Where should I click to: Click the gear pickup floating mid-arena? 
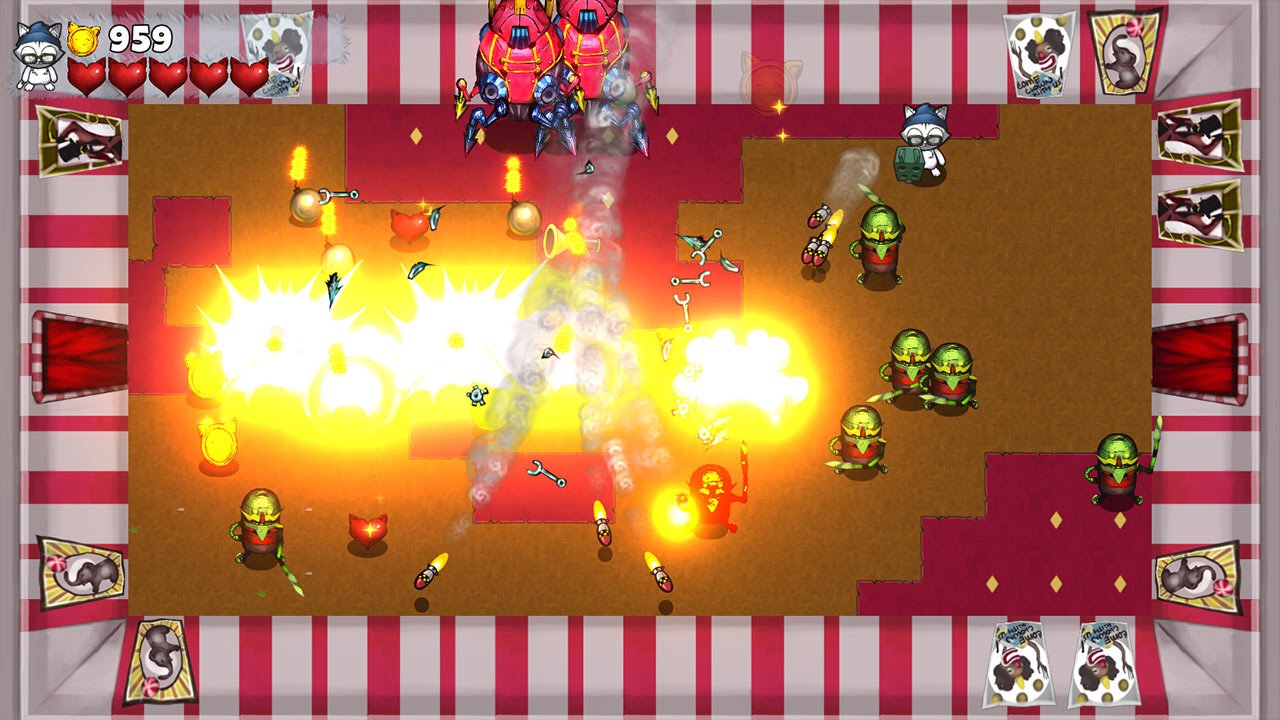pyautogui.click(x=475, y=395)
